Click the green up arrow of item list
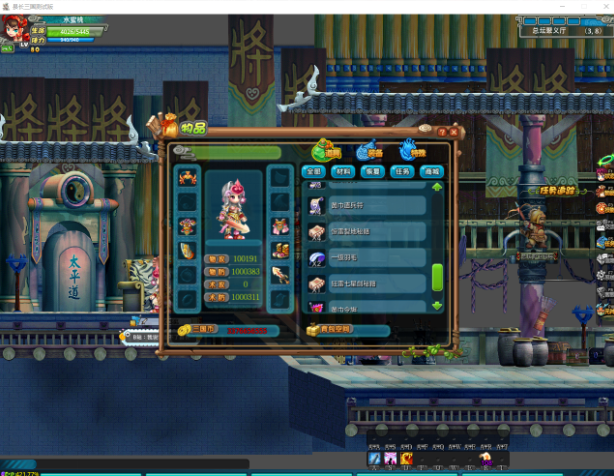 pyautogui.click(x=437, y=187)
